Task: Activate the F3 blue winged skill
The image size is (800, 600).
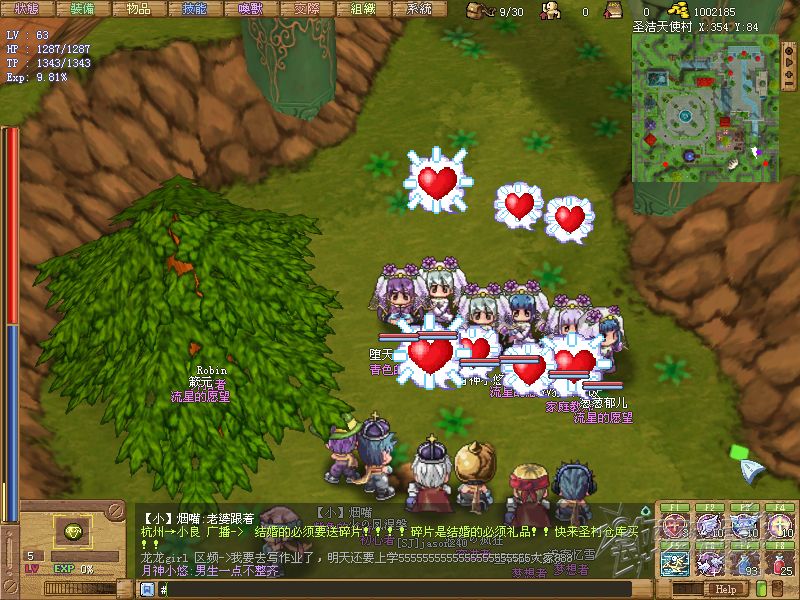Action: (x=746, y=528)
